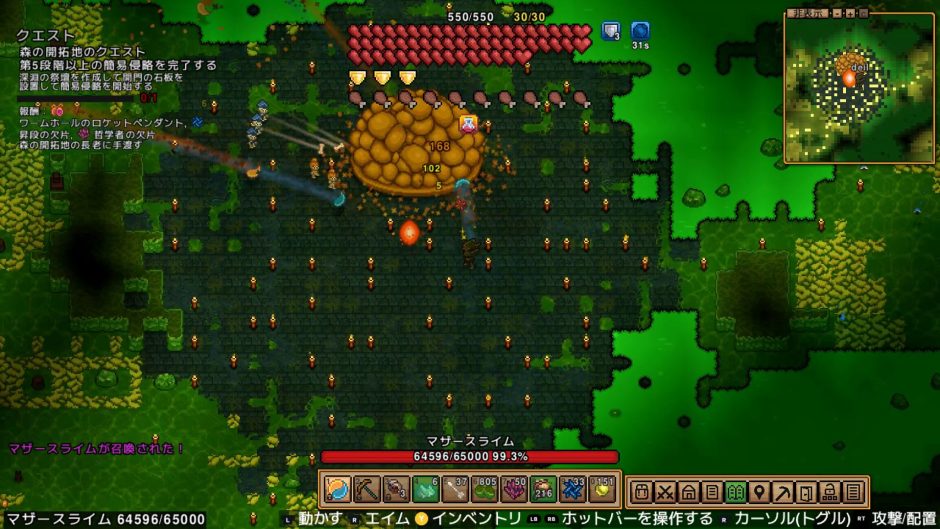Zoom in the minimap with plus button
940x529 pixels.
pos(849,14)
